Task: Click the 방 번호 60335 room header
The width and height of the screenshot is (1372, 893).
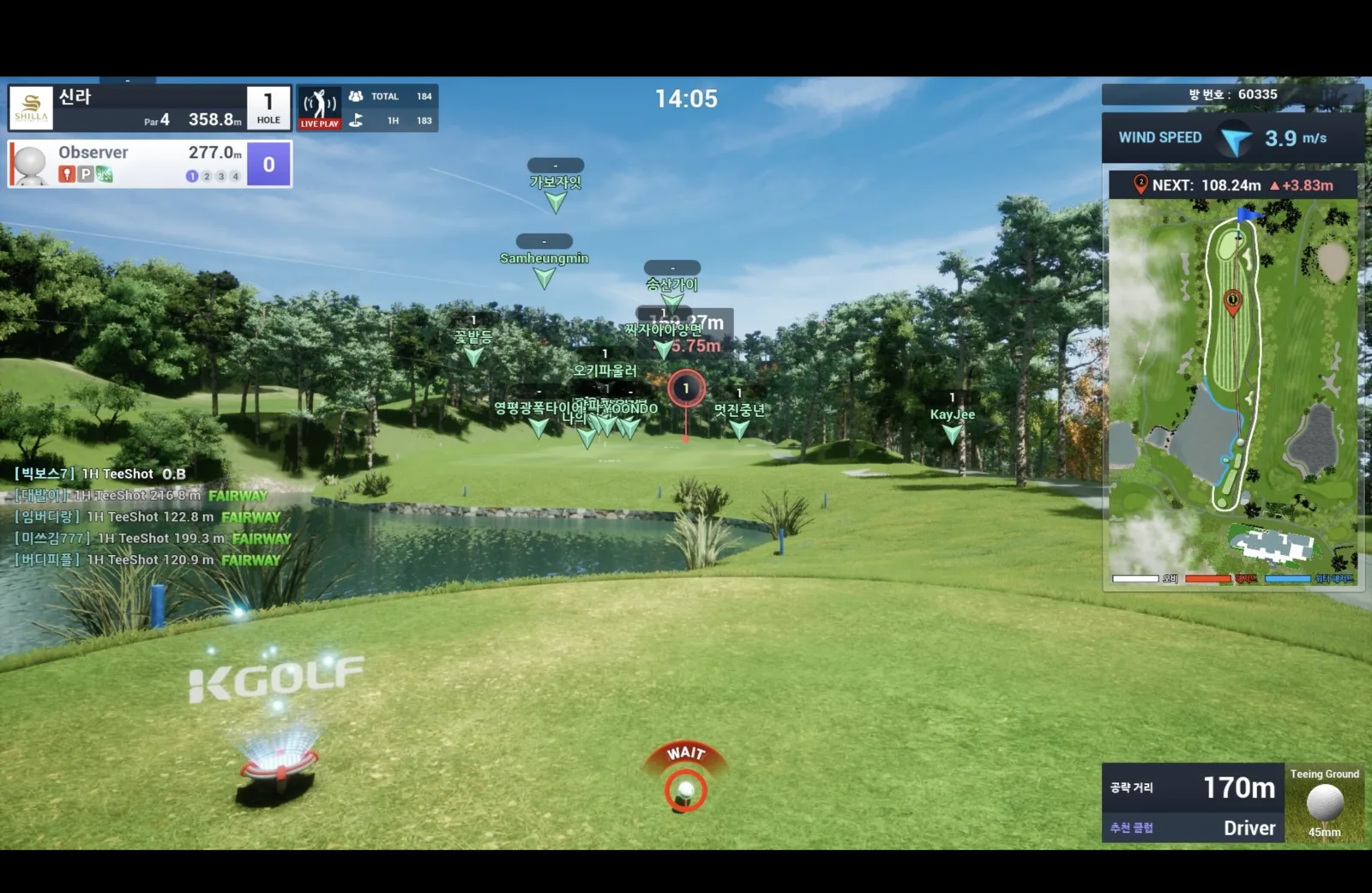Action: tap(1232, 94)
